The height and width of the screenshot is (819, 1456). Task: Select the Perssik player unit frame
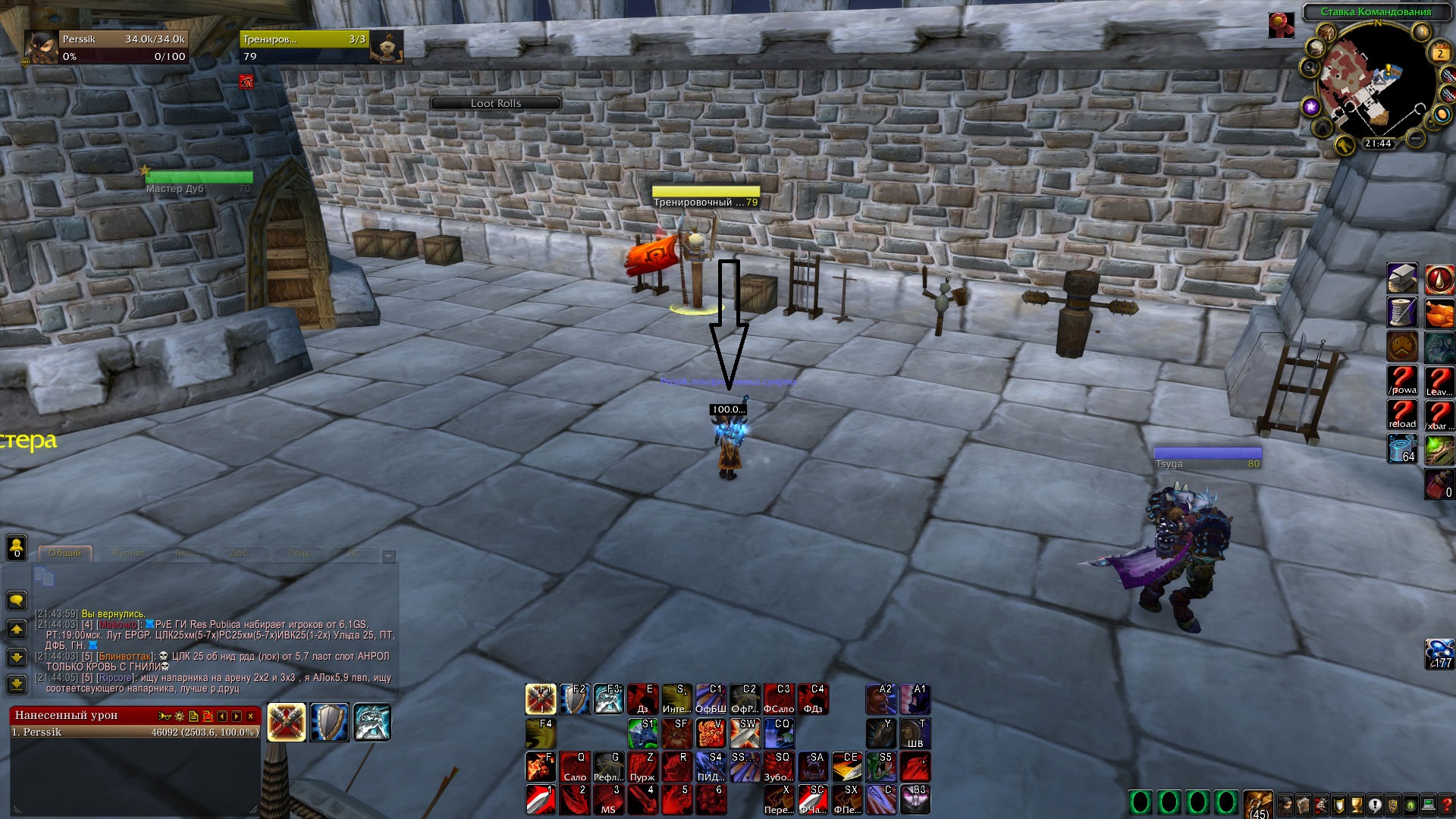pos(106,47)
